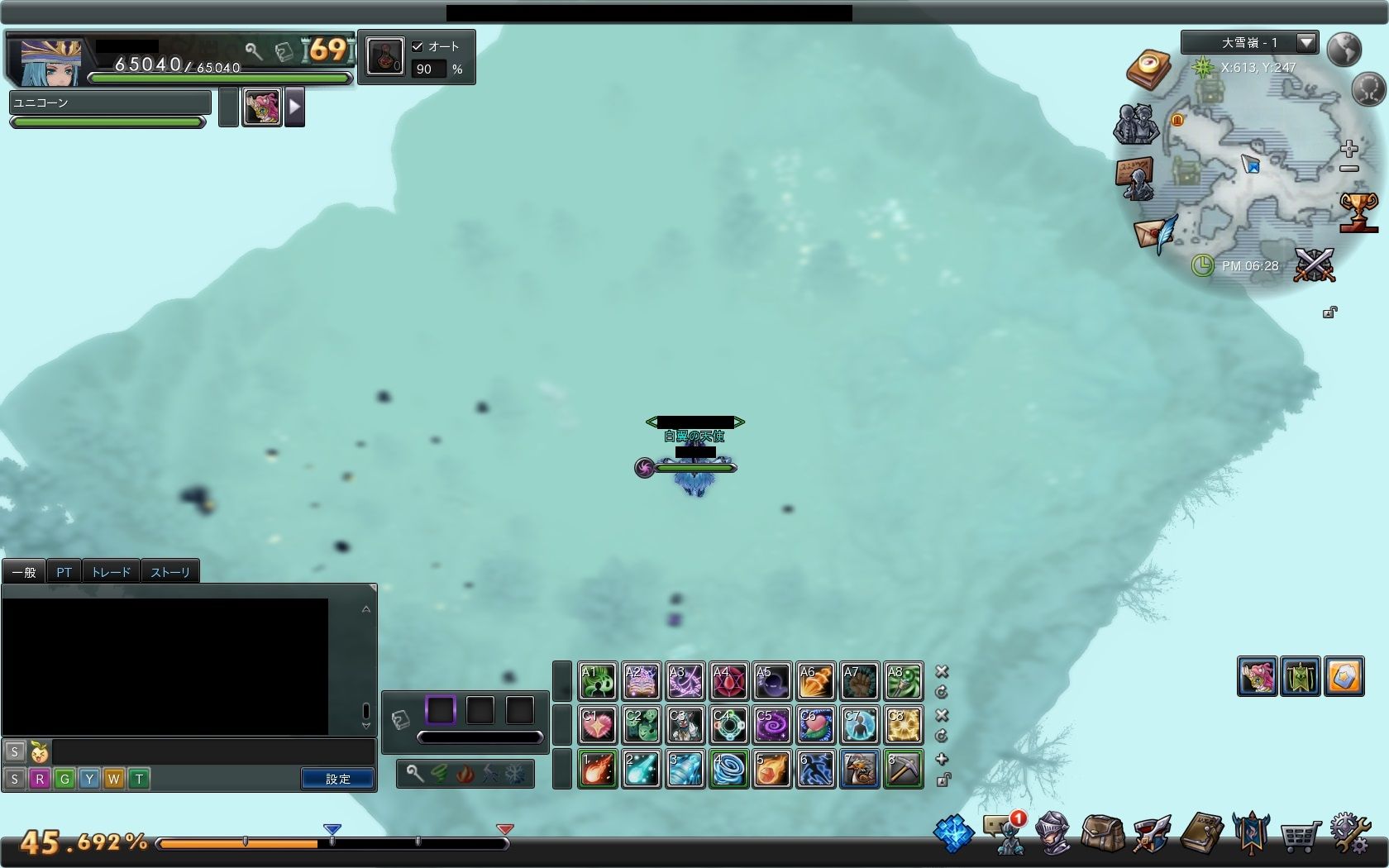The height and width of the screenshot is (868, 1389).
Task: Click the crossed swords battle icon
Action: click(1315, 265)
